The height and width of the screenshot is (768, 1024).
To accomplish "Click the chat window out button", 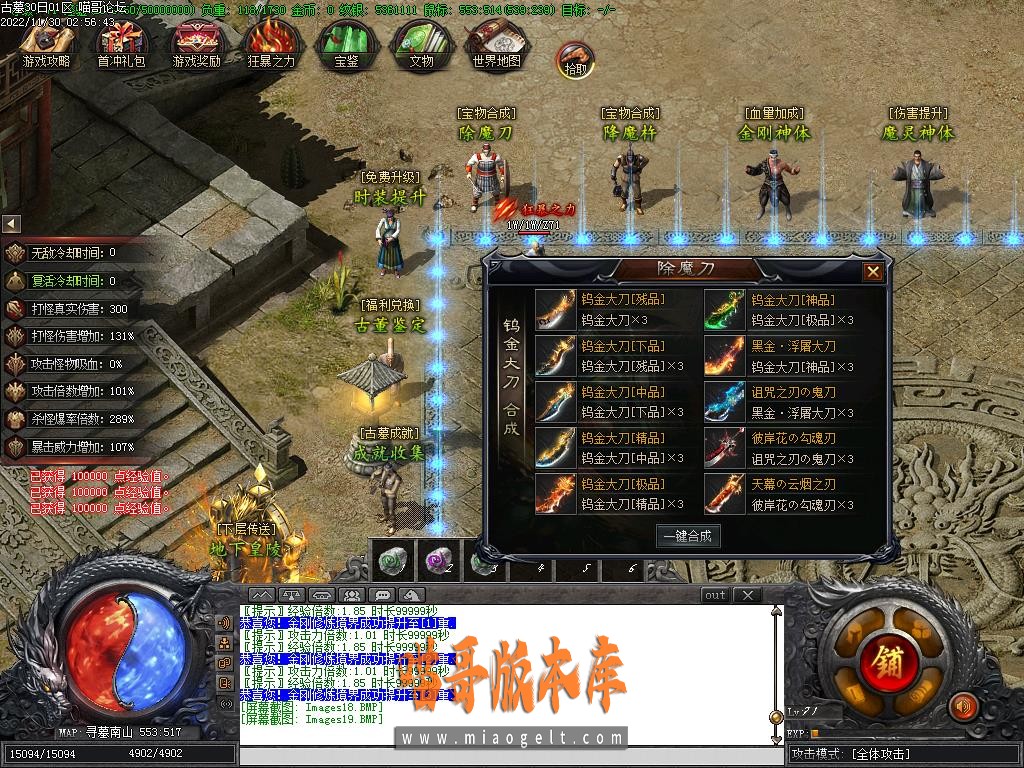I will (715, 595).
